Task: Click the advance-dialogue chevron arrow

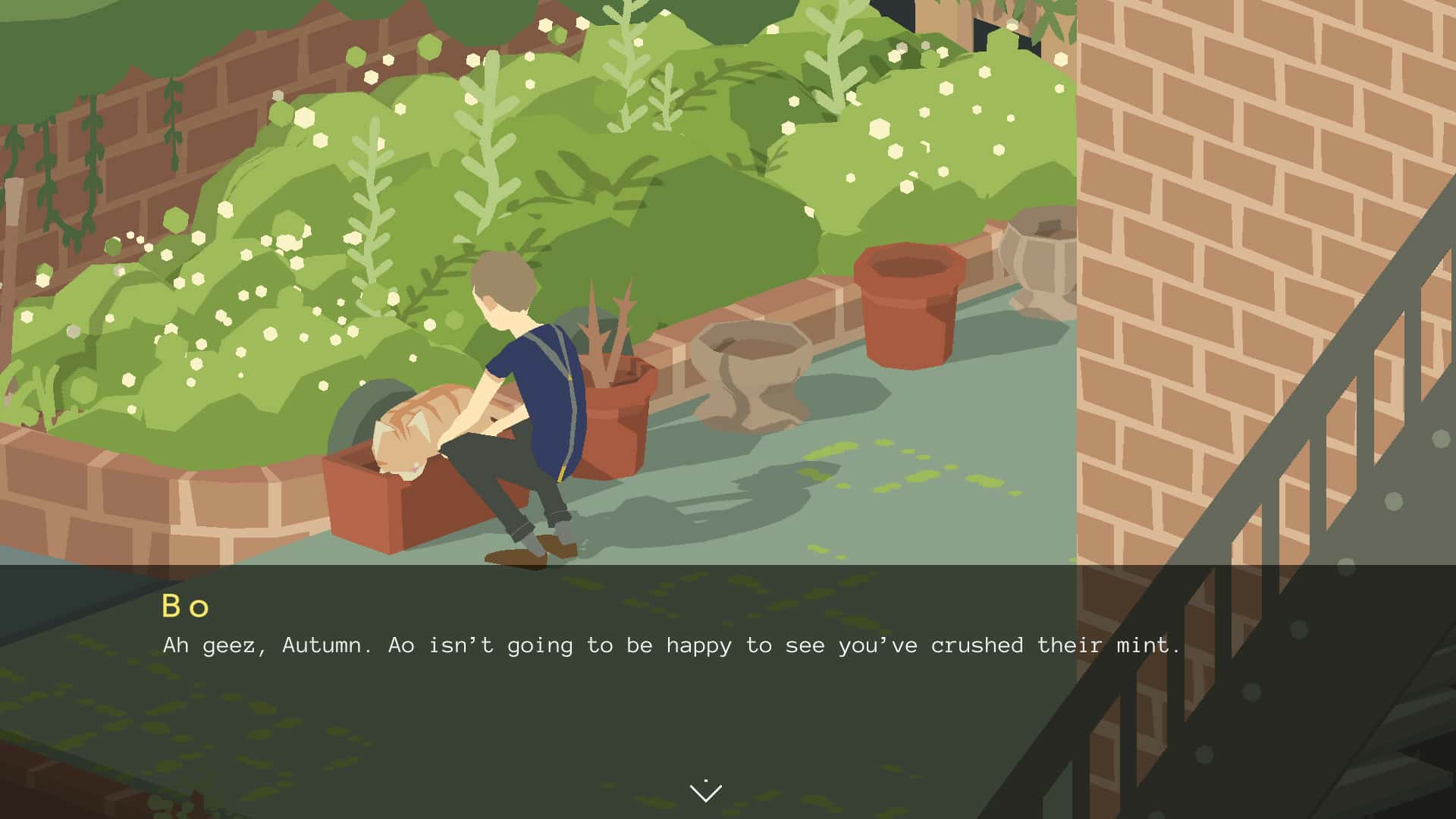Action: pos(706,790)
